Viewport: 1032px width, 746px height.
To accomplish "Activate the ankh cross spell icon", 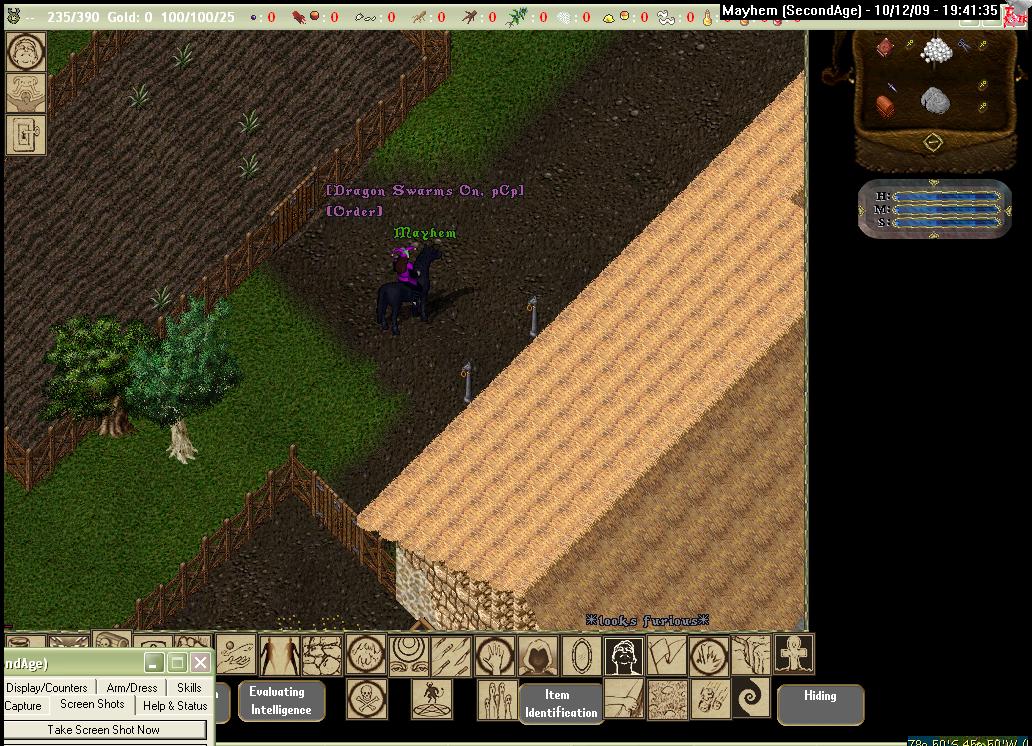I will pos(795,654).
